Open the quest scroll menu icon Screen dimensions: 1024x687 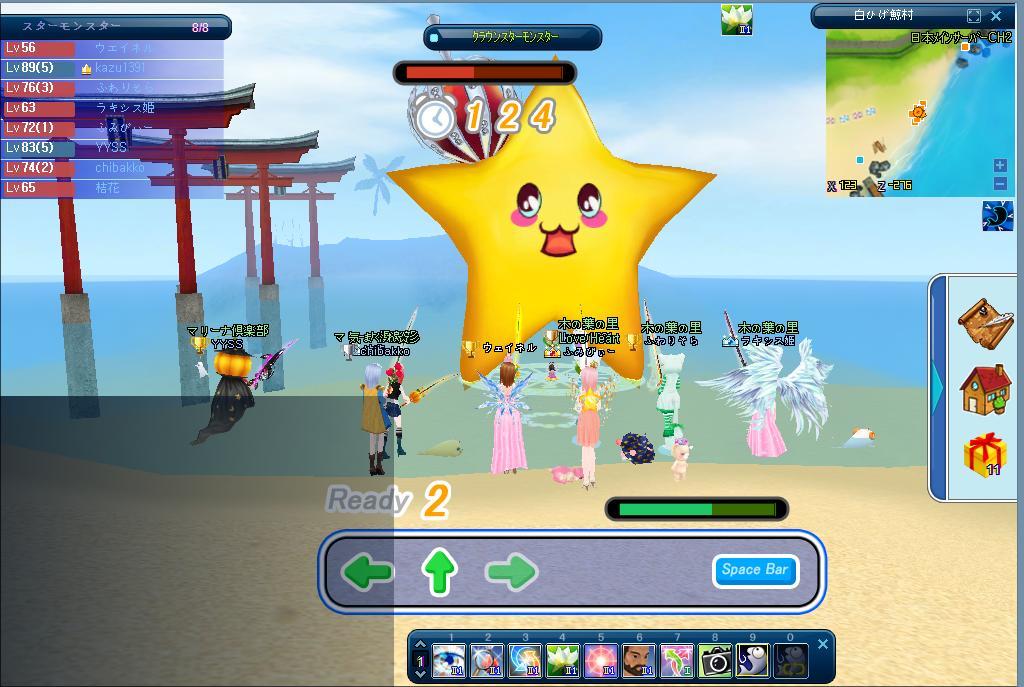coord(985,319)
